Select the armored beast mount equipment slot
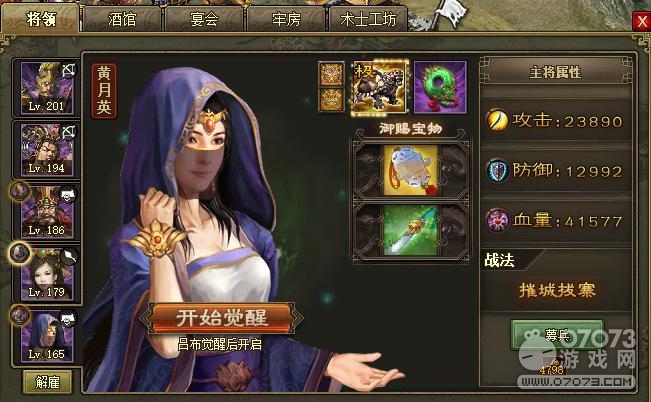The height and width of the screenshot is (402, 651). pyautogui.click(x=379, y=87)
